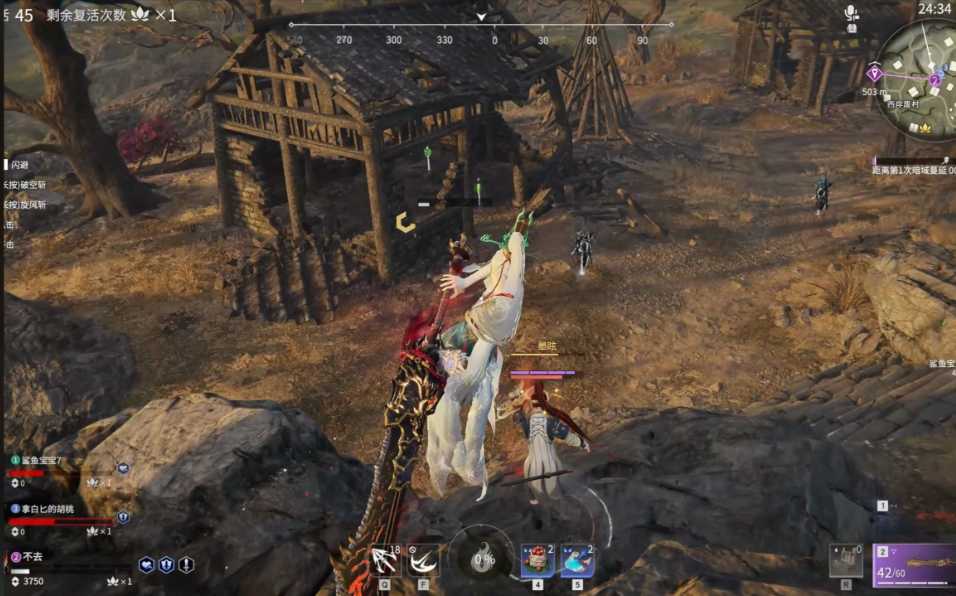Select teammate 鲨鱼宝宝7 in the squad list

[40, 461]
